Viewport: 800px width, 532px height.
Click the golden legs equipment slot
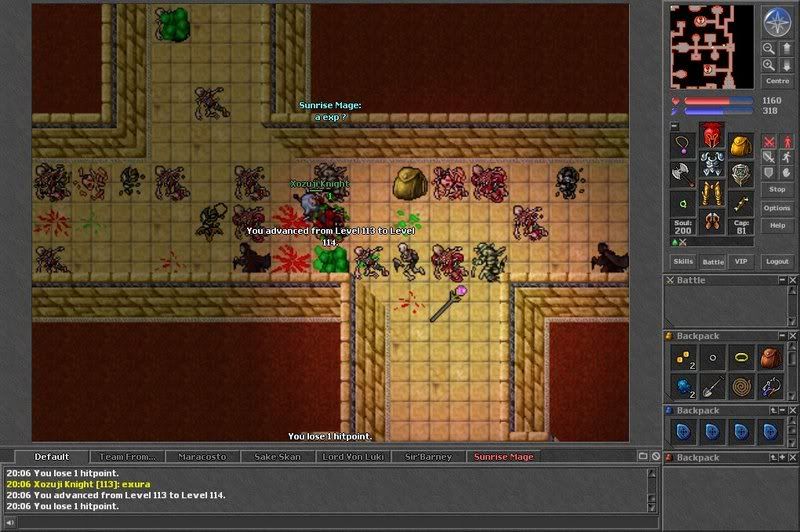coord(711,192)
